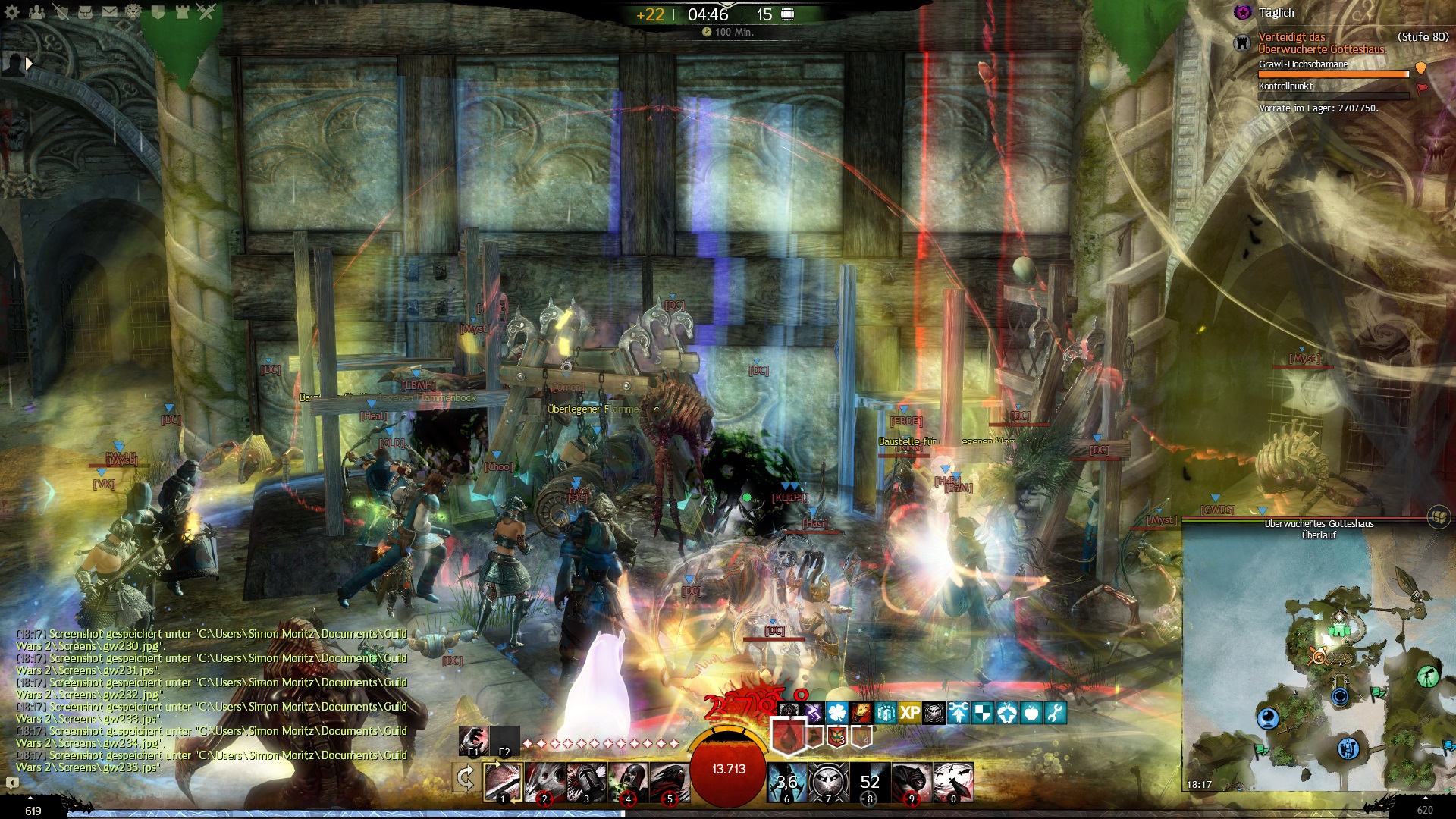The width and height of the screenshot is (1456, 819).
Task: Click the Täglich daily achievements entry
Action: click(x=1276, y=13)
